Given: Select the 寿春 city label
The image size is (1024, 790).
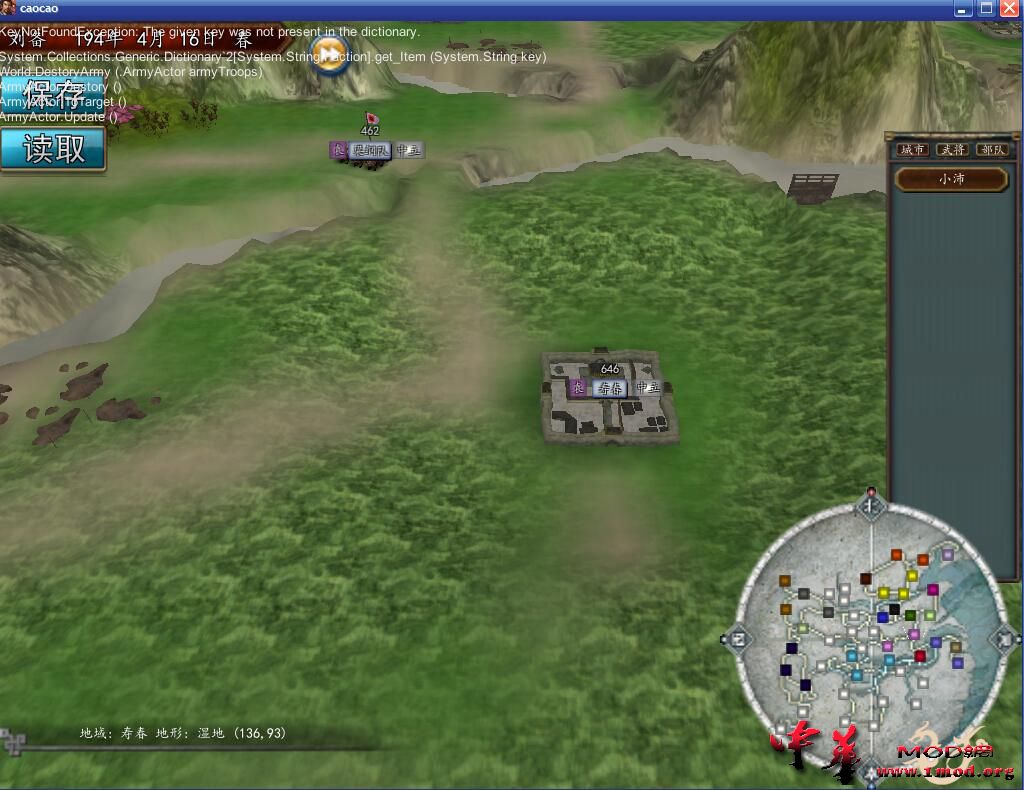Looking at the screenshot, I should [610, 388].
